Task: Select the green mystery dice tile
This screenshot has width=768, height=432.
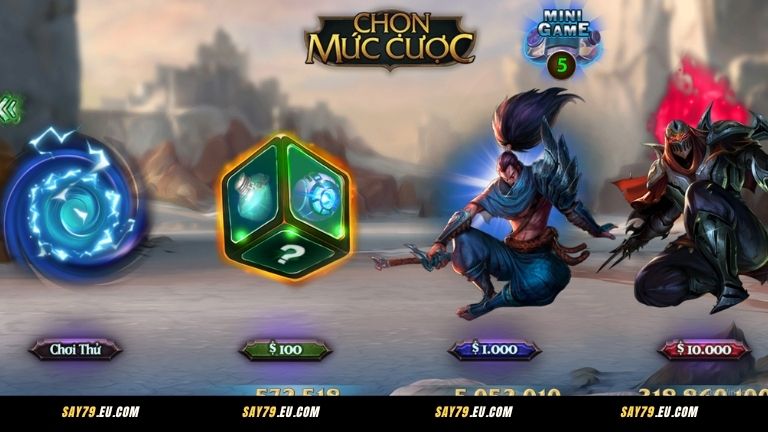Action: (286, 205)
